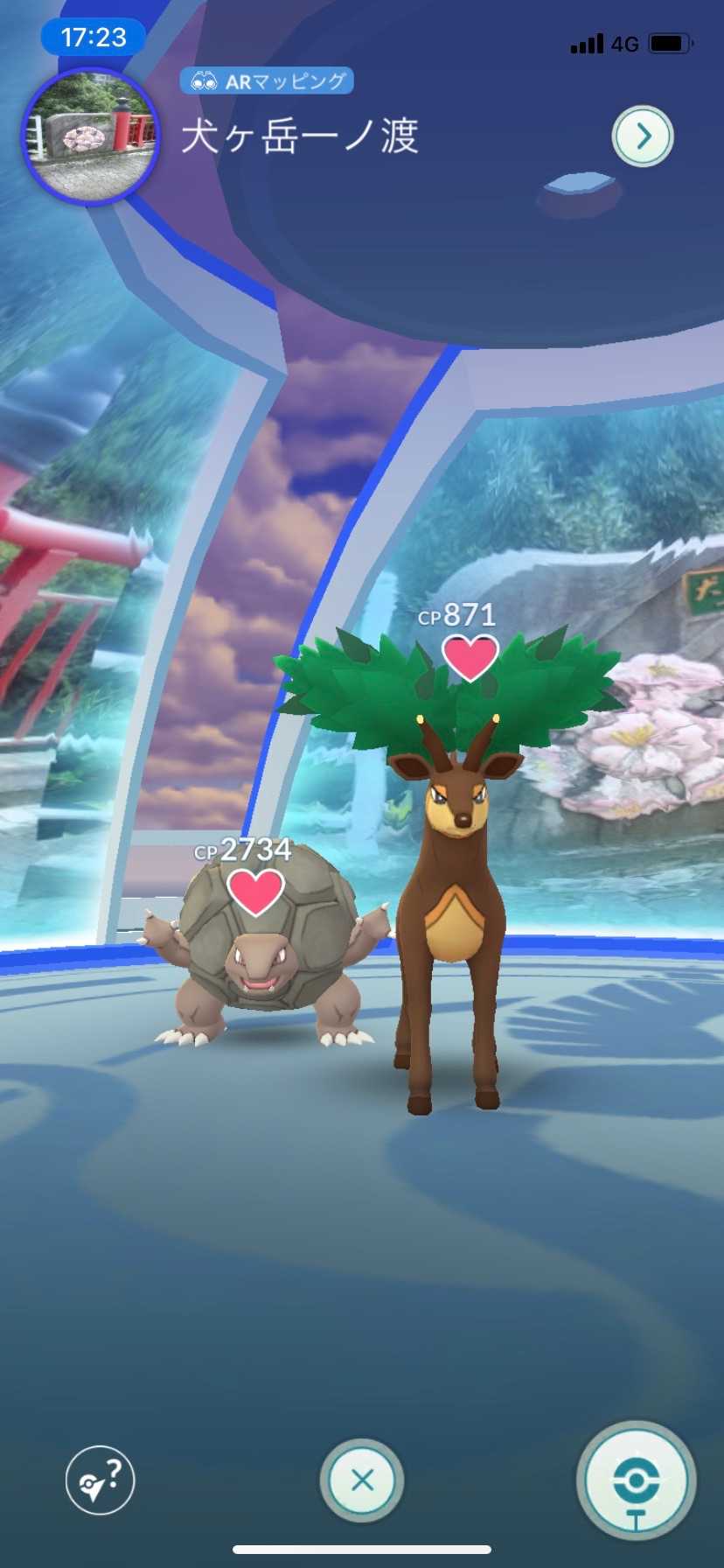724x1568 pixels.
Task: Tap the ARマッピング tag
Action: click(267, 81)
